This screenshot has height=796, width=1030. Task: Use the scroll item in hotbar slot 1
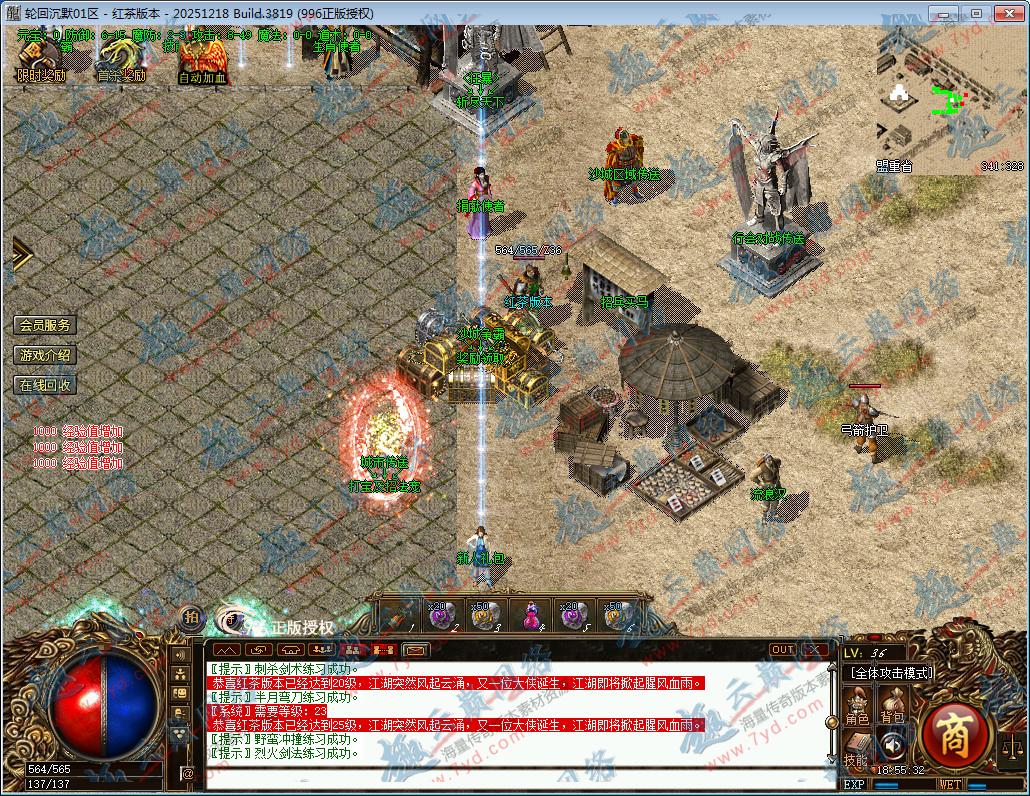pyautogui.click(x=398, y=616)
